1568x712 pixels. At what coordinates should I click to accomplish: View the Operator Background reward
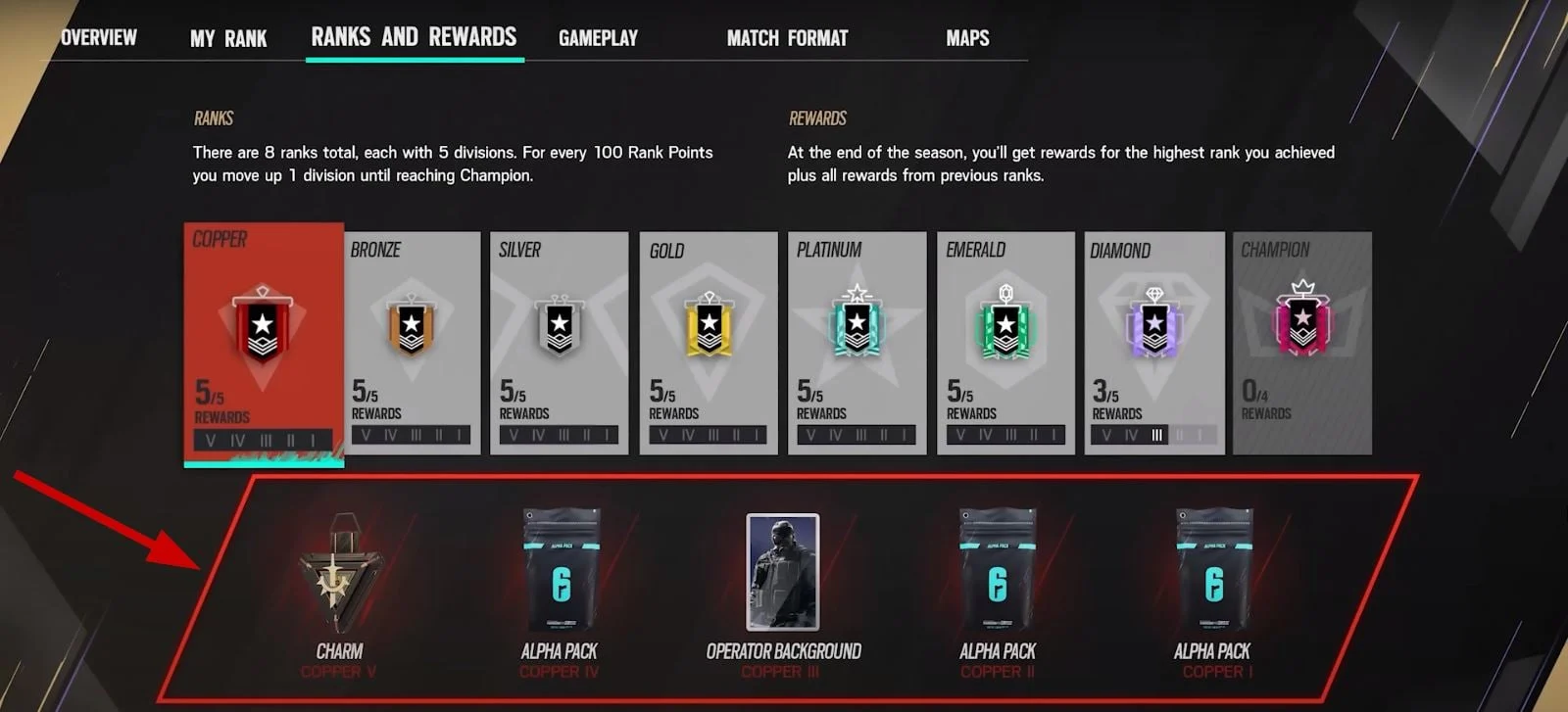click(783, 578)
